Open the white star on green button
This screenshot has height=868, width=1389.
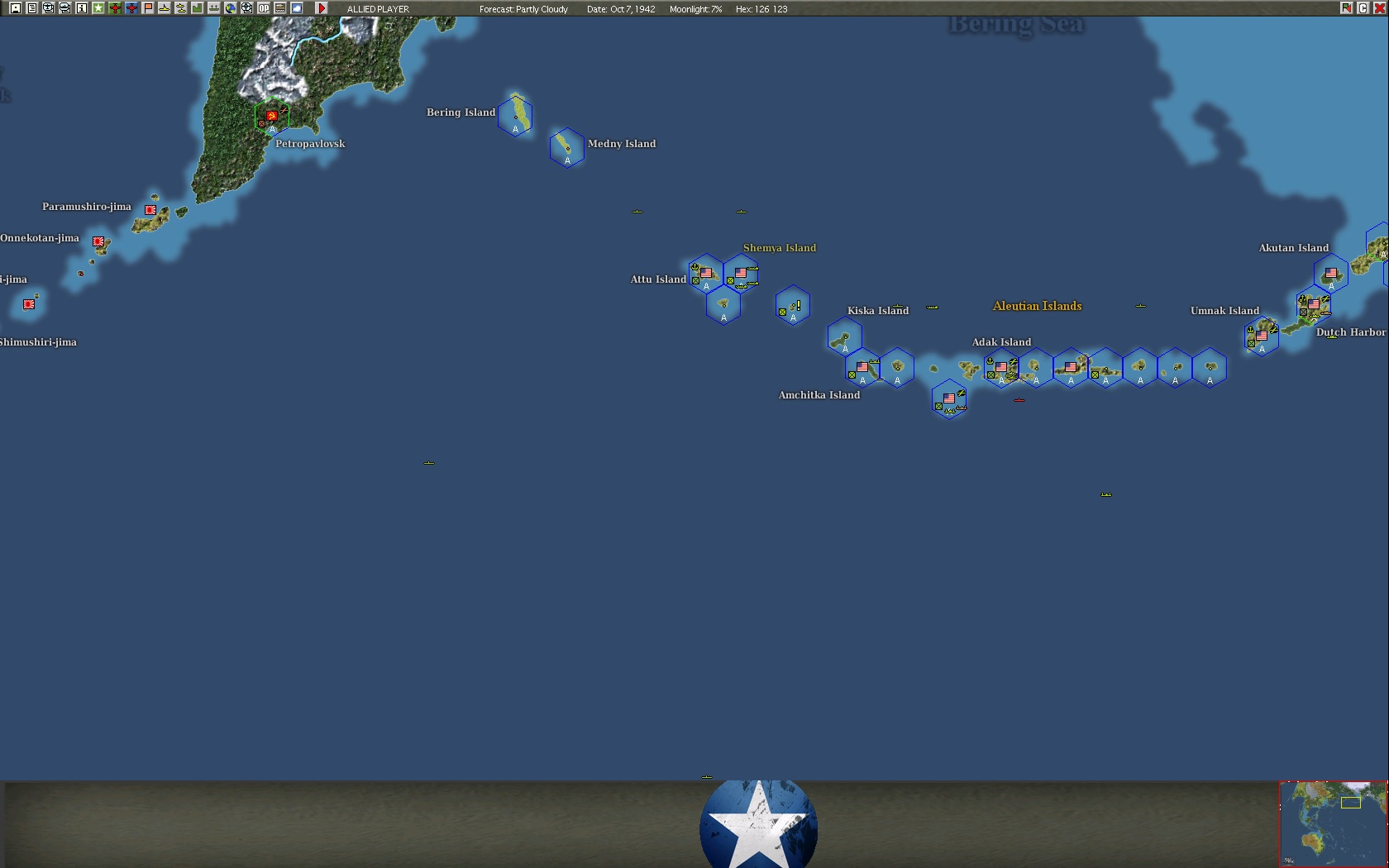click(x=98, y=8)
